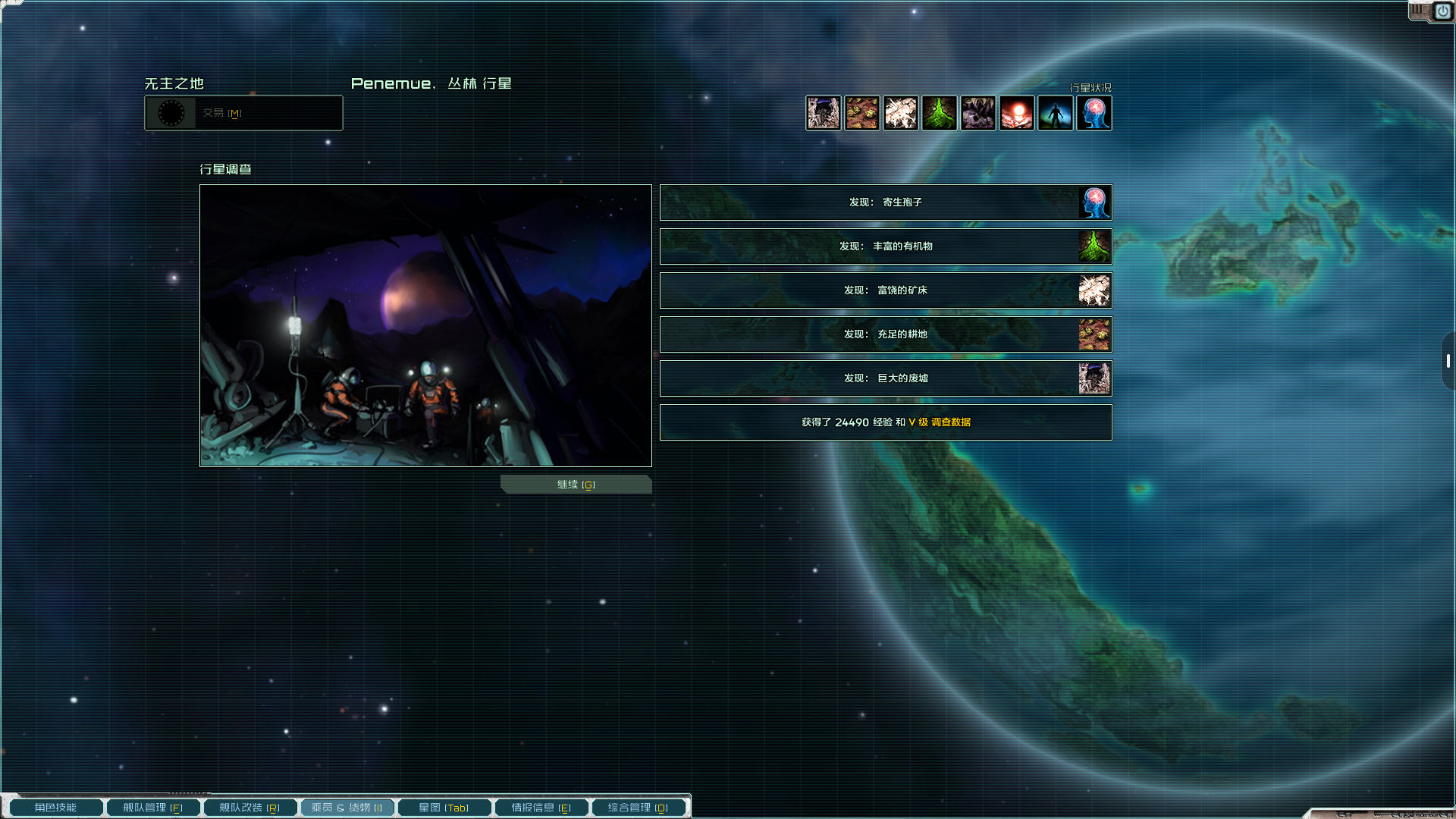Select the dark humanoid silhouette condition icon
The height and width of the screenshot is (819, 1456).
[1055, 113]
